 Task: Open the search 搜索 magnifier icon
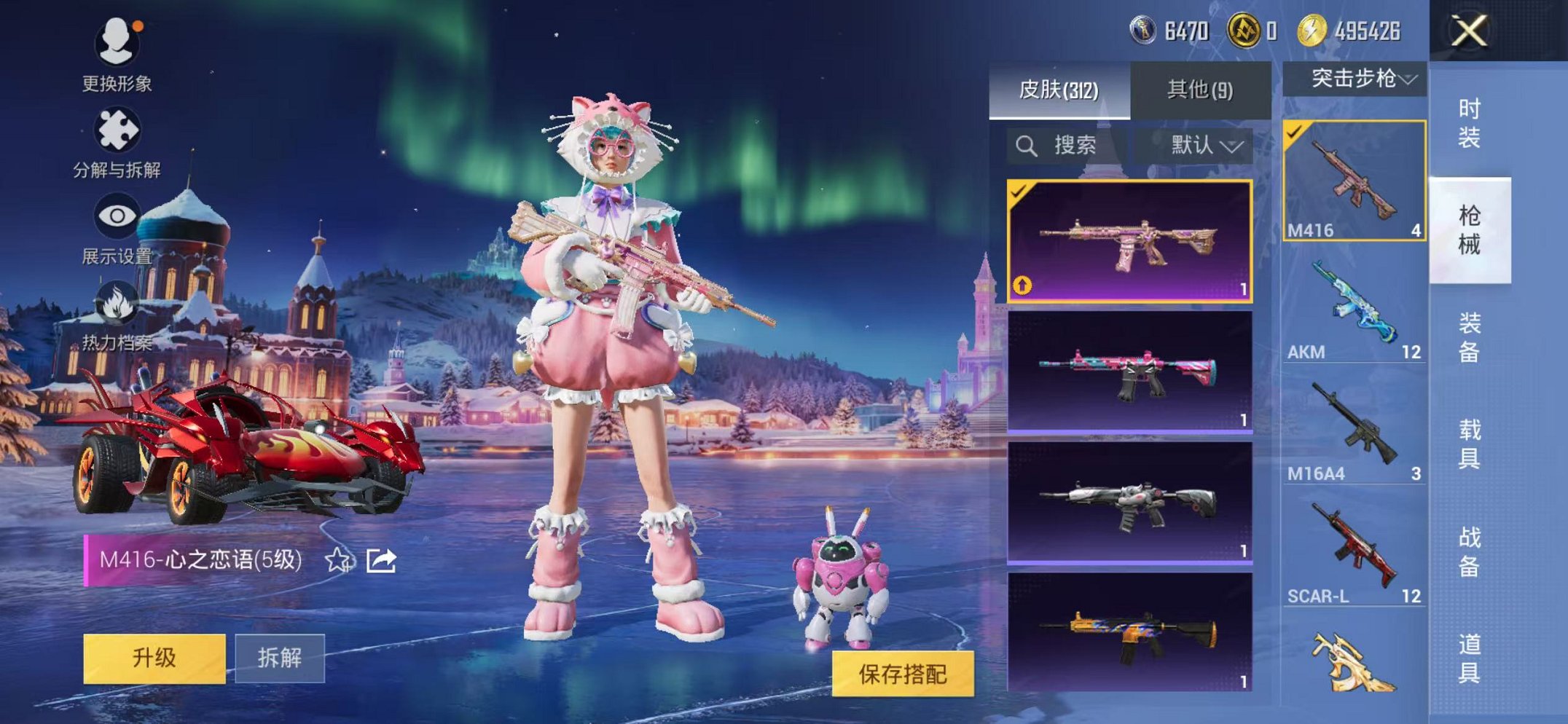[x=1027, y=144]
